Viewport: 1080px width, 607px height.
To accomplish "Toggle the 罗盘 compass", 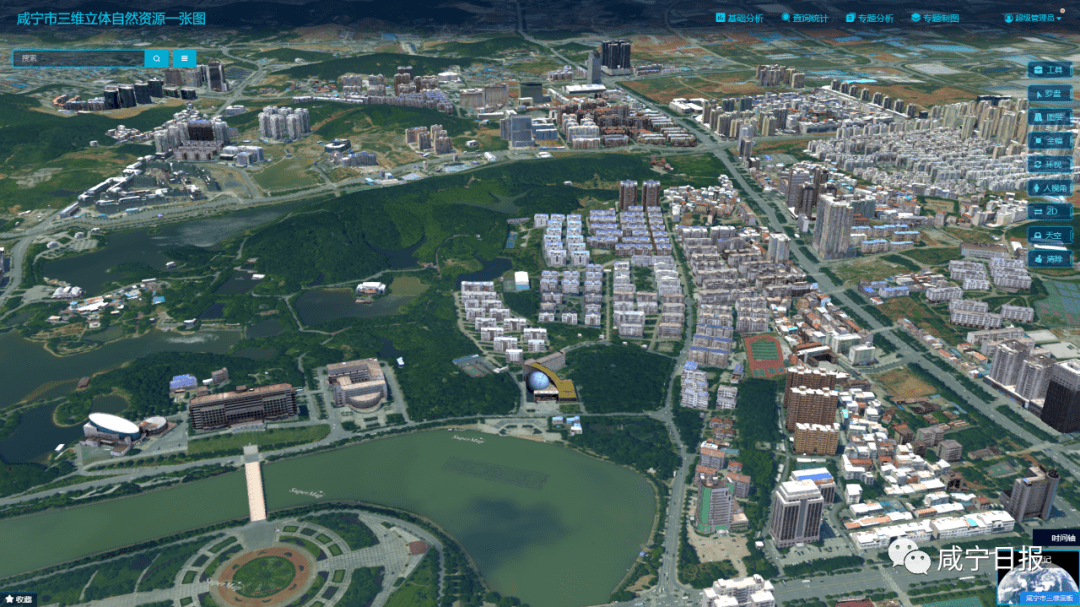I will pos(1049,93).
